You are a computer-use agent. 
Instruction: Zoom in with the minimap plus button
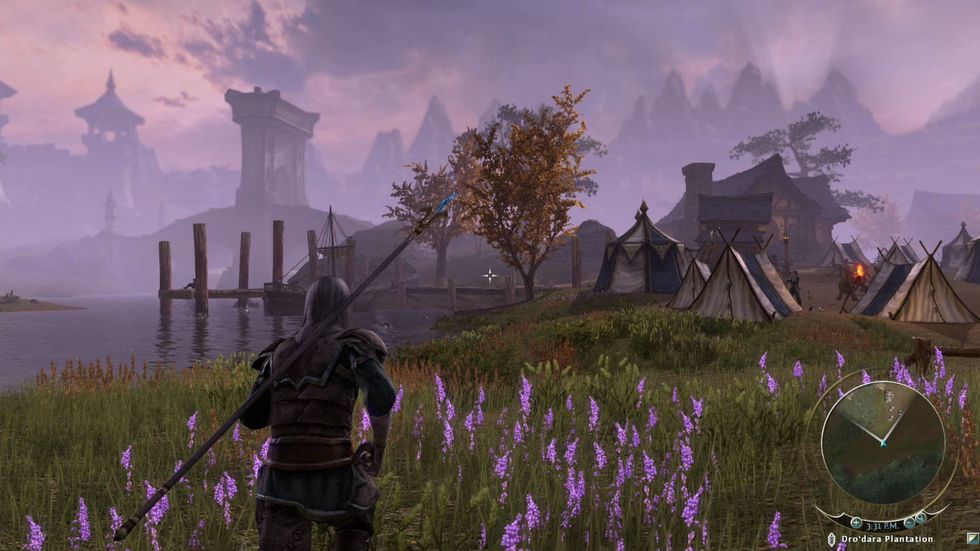click(856, 522)
